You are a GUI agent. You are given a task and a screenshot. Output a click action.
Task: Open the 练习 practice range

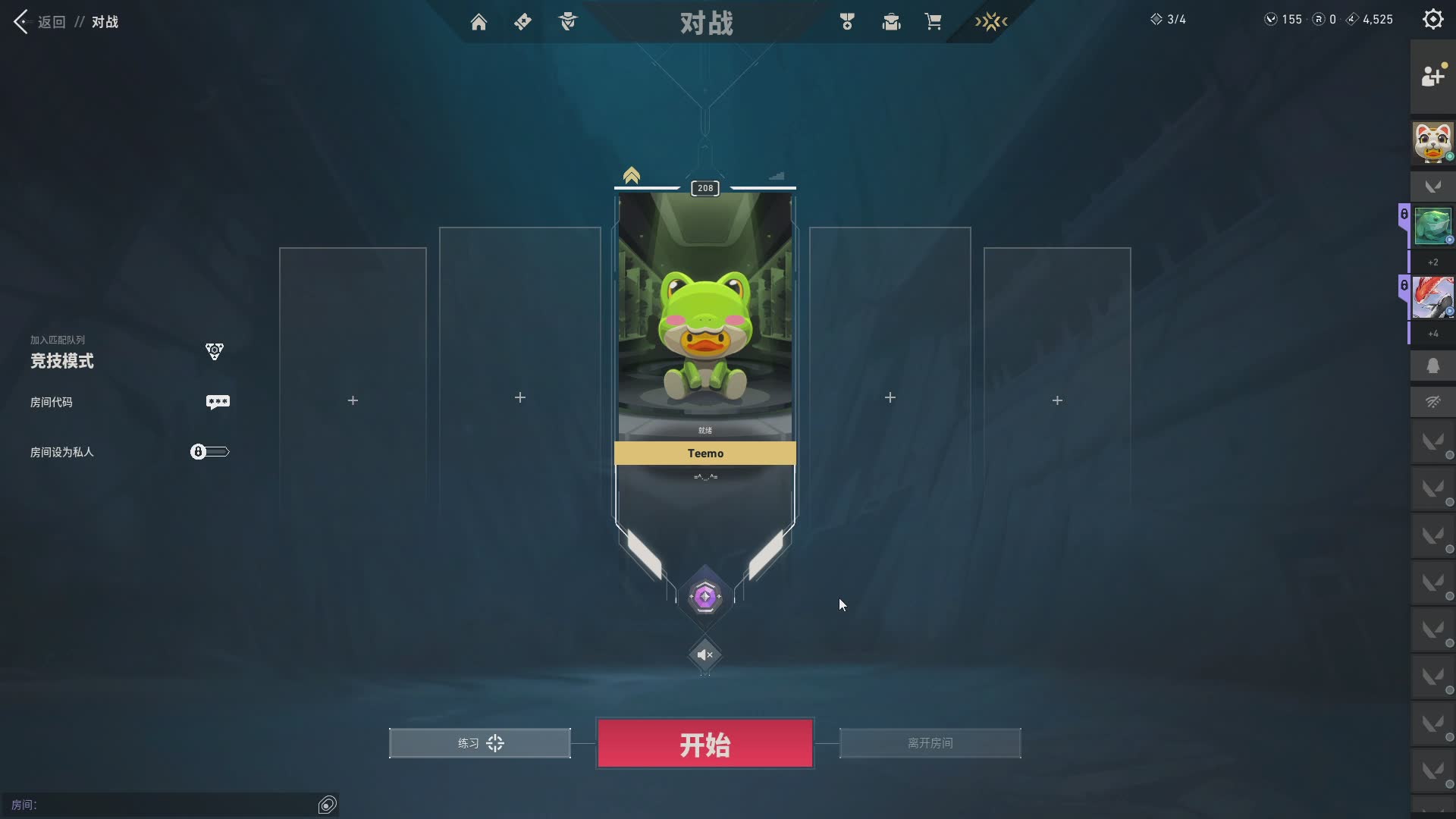tap(479, 743)
